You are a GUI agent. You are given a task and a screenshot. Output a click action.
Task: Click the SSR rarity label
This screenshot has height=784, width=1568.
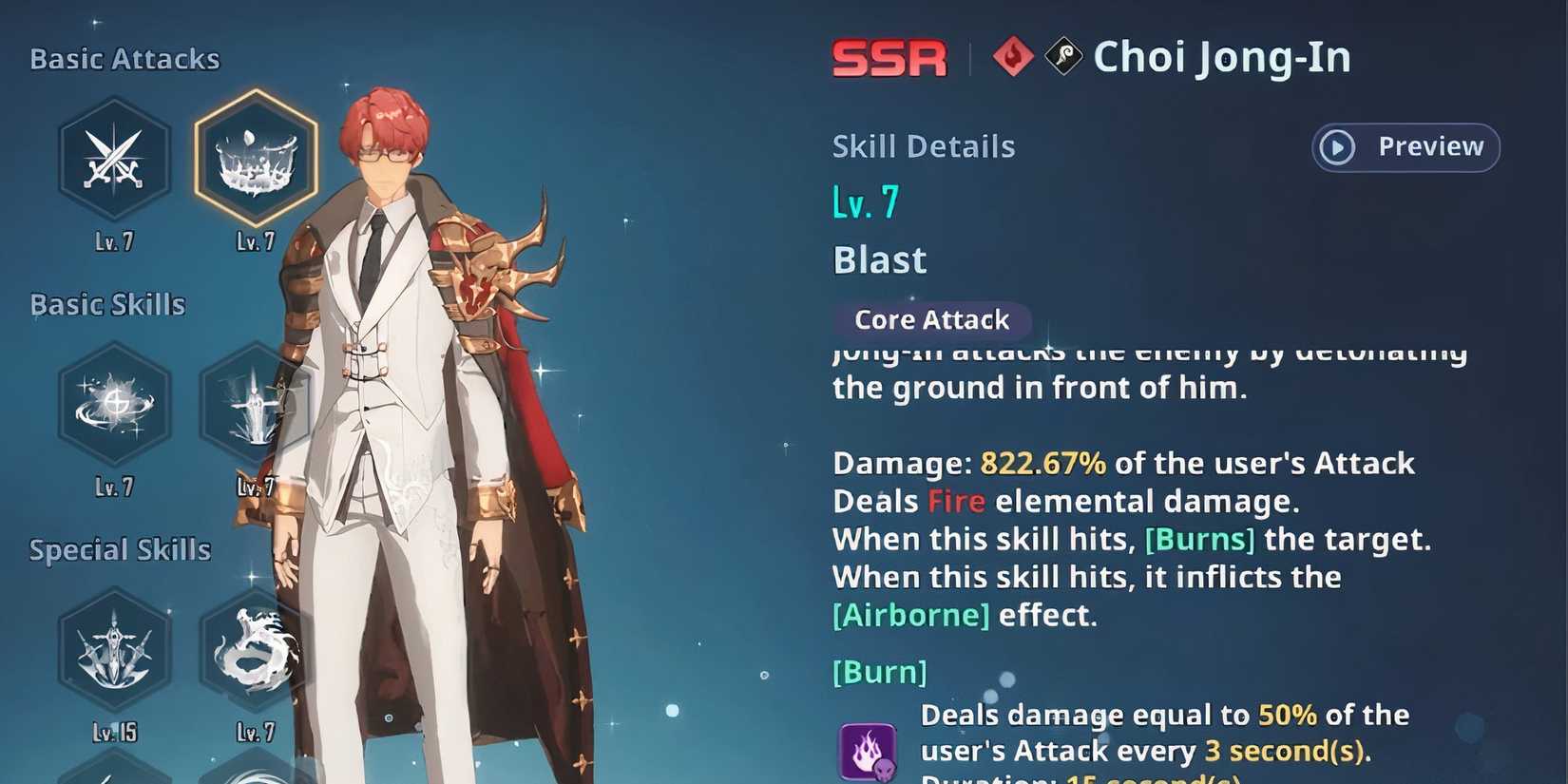click(x=889, y=57)
